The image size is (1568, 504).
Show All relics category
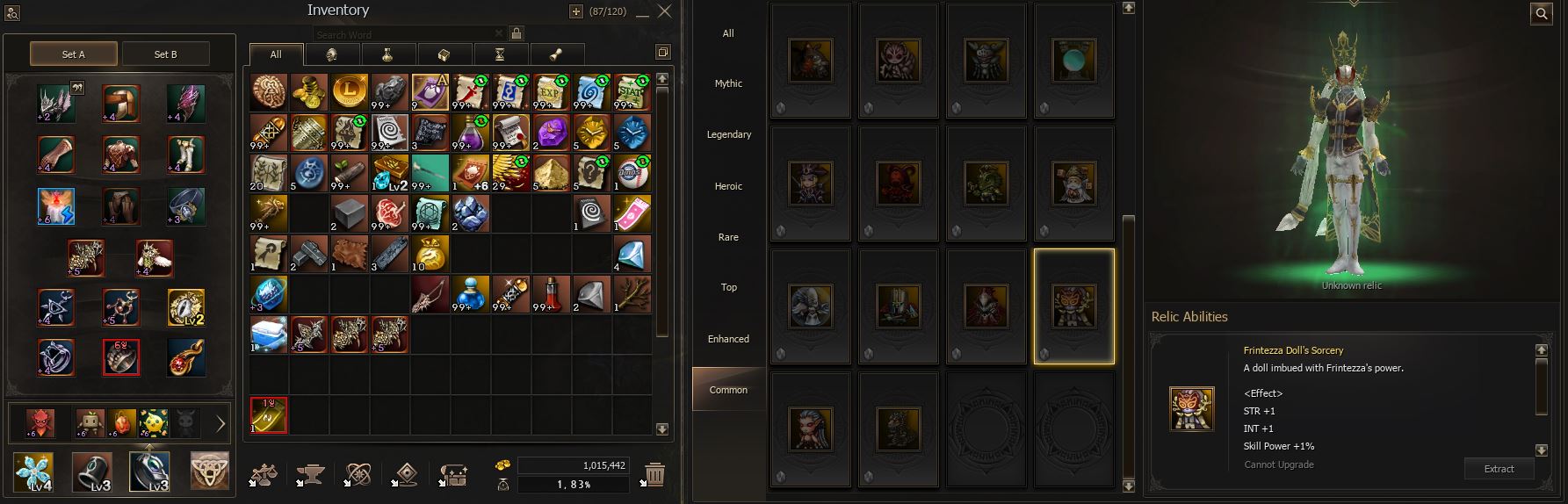point(728,33)
